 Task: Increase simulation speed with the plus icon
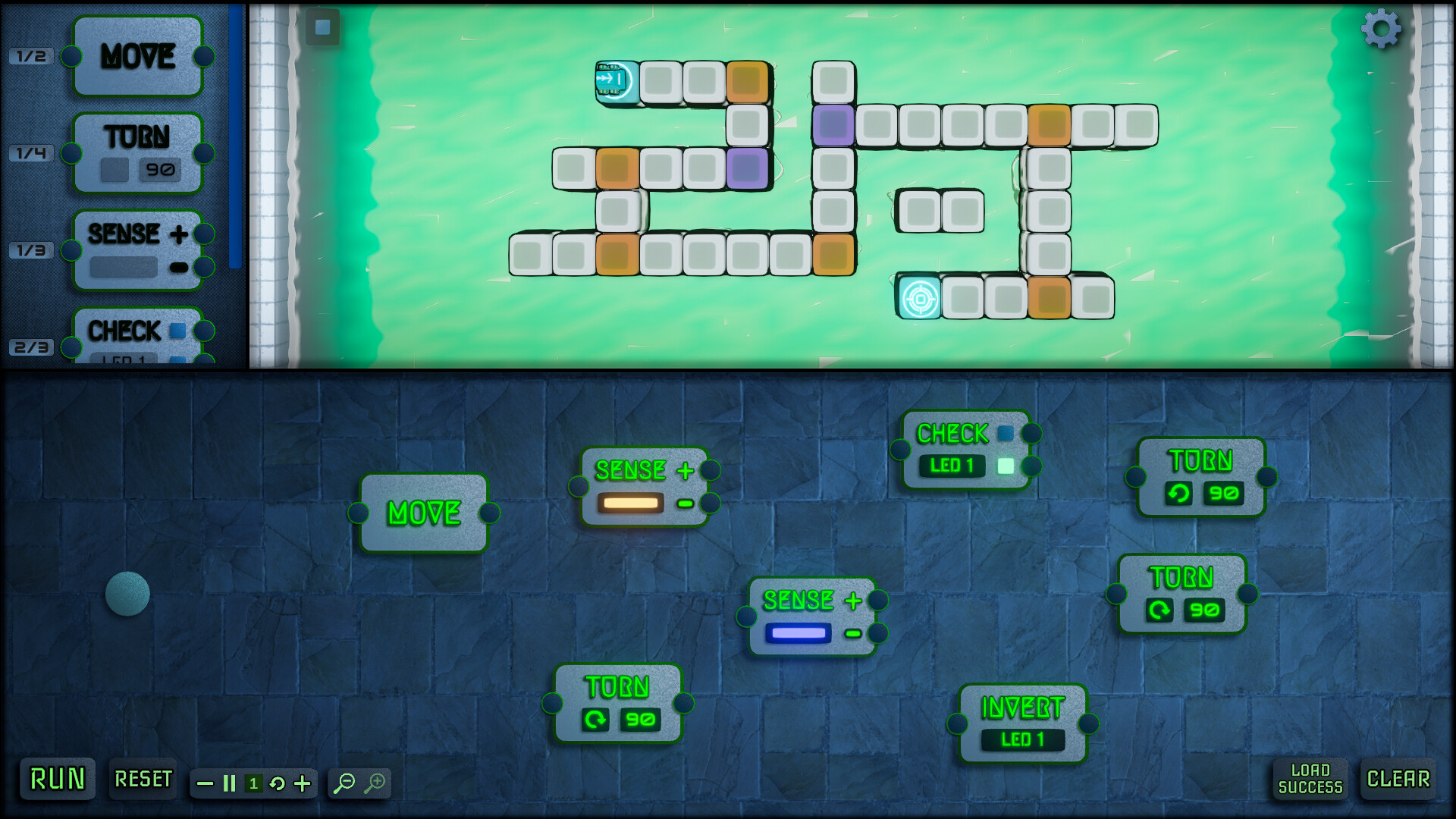coord(302,784)
